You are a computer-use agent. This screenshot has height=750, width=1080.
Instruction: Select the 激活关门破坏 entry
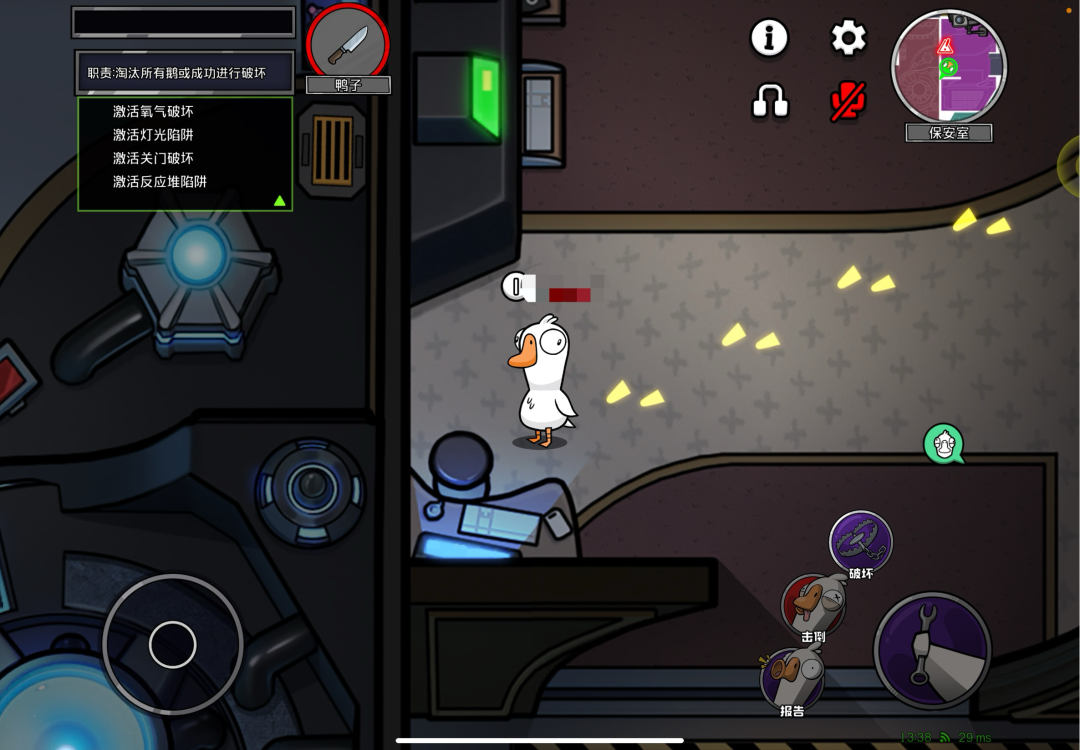tap(153, 158)
